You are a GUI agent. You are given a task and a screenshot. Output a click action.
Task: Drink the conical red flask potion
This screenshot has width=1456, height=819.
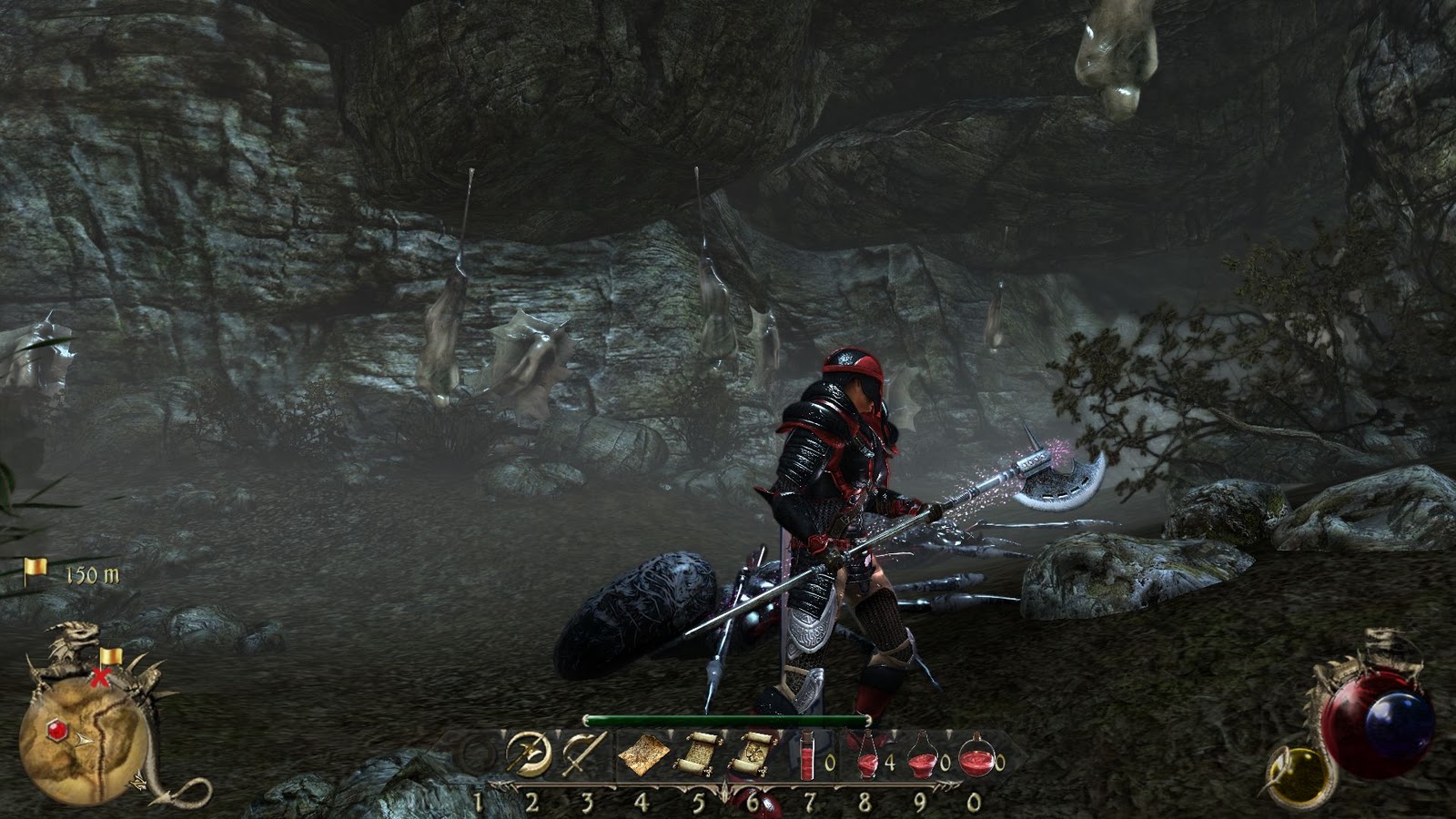point(865,754)
